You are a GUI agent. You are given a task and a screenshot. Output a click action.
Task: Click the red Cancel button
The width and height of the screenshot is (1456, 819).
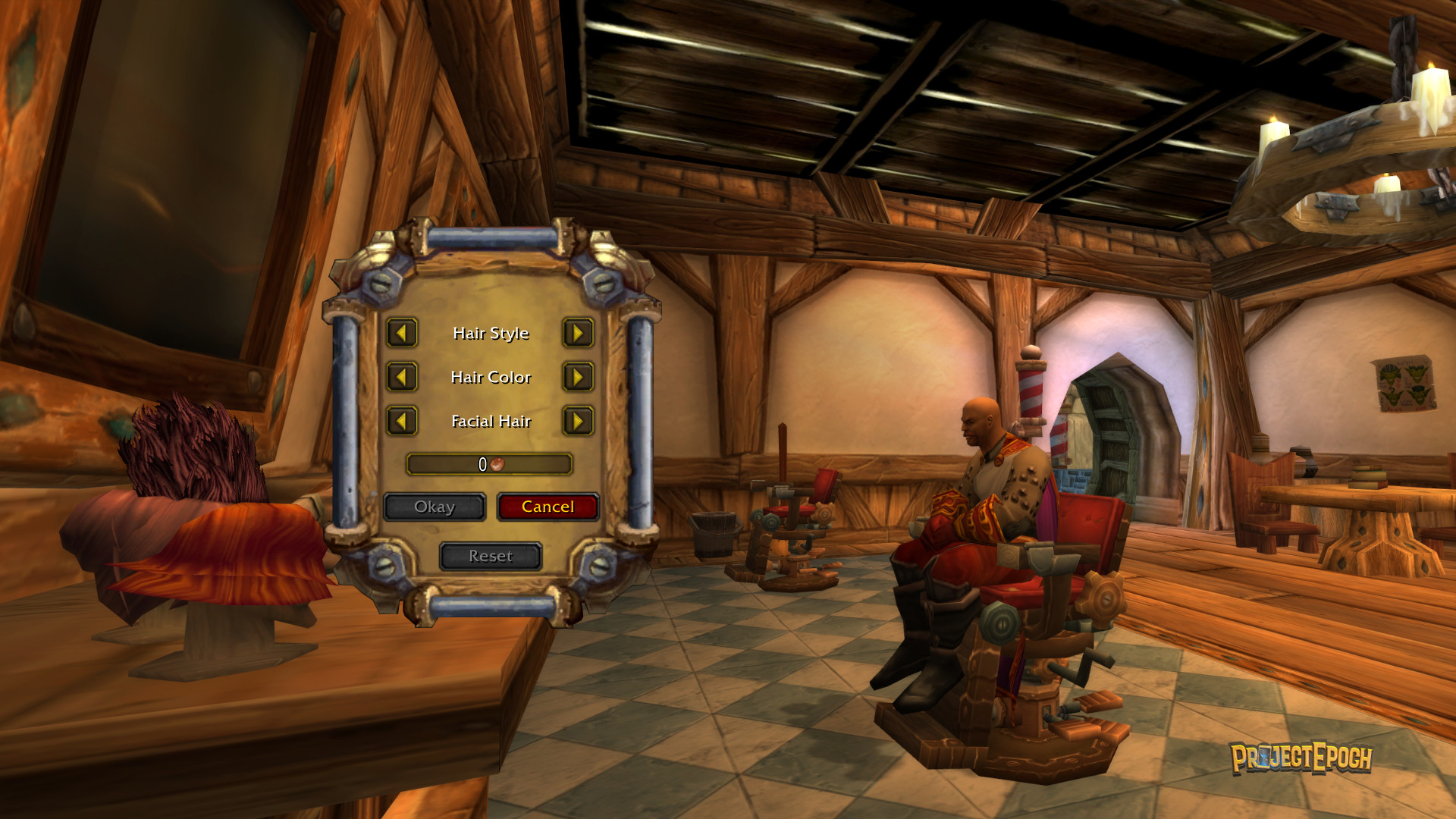548,507
